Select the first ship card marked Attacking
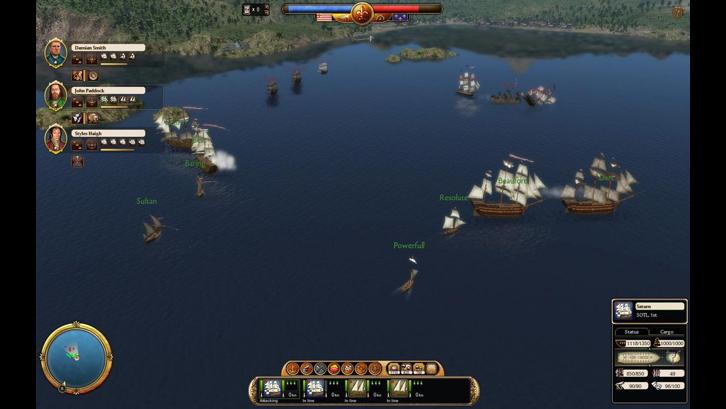The image size is (726, 409). [x=269, y=388]
